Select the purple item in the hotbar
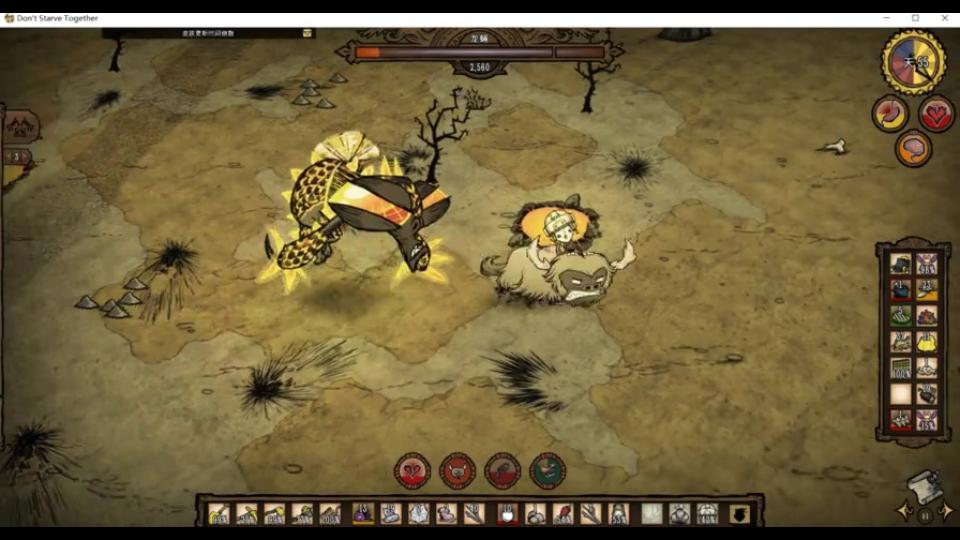The image size is (960, 540). point(363,514)
